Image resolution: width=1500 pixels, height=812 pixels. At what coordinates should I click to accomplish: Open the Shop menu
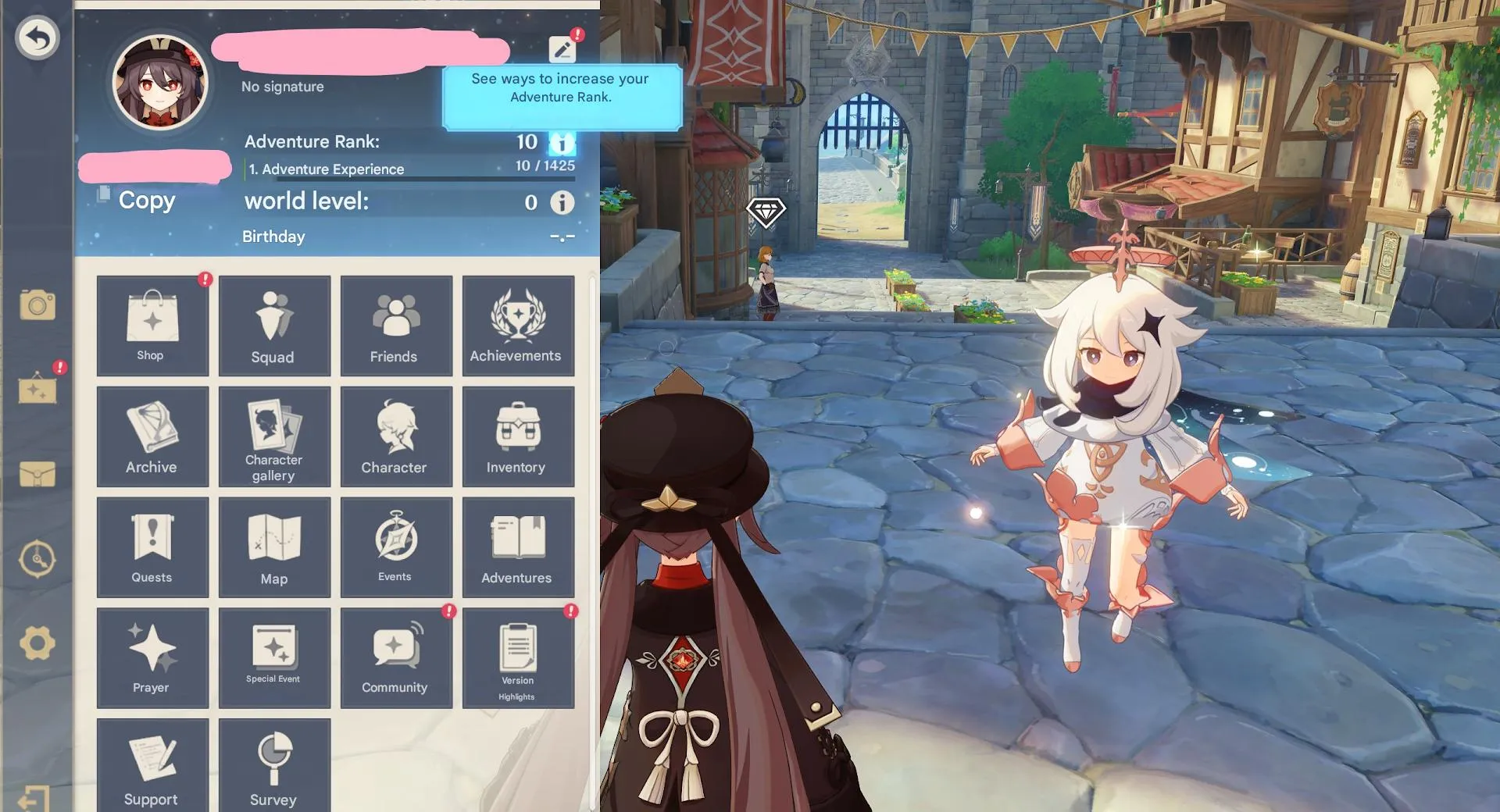[x=152, y=326]
